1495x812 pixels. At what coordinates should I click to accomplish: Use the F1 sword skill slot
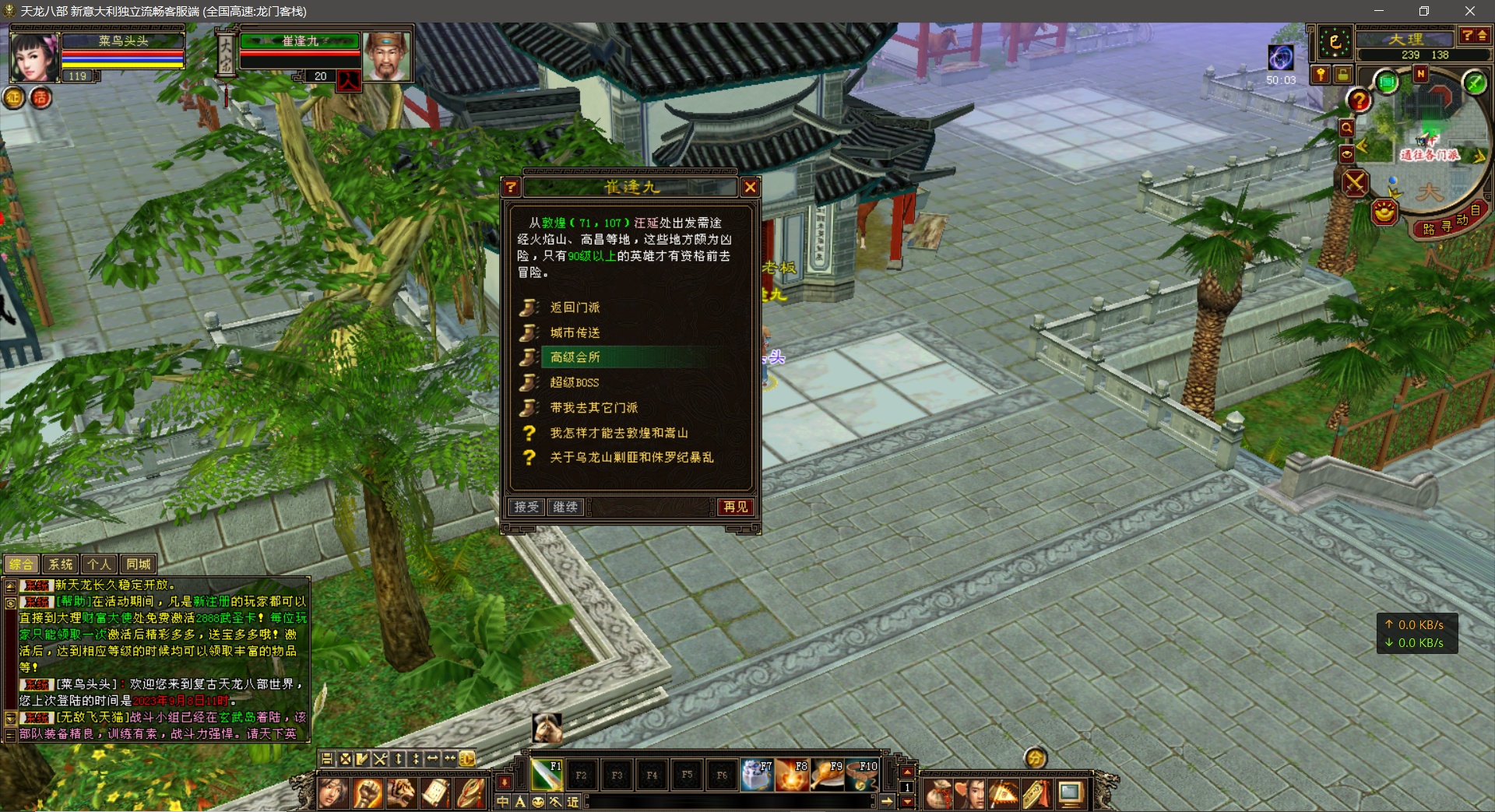546,775
